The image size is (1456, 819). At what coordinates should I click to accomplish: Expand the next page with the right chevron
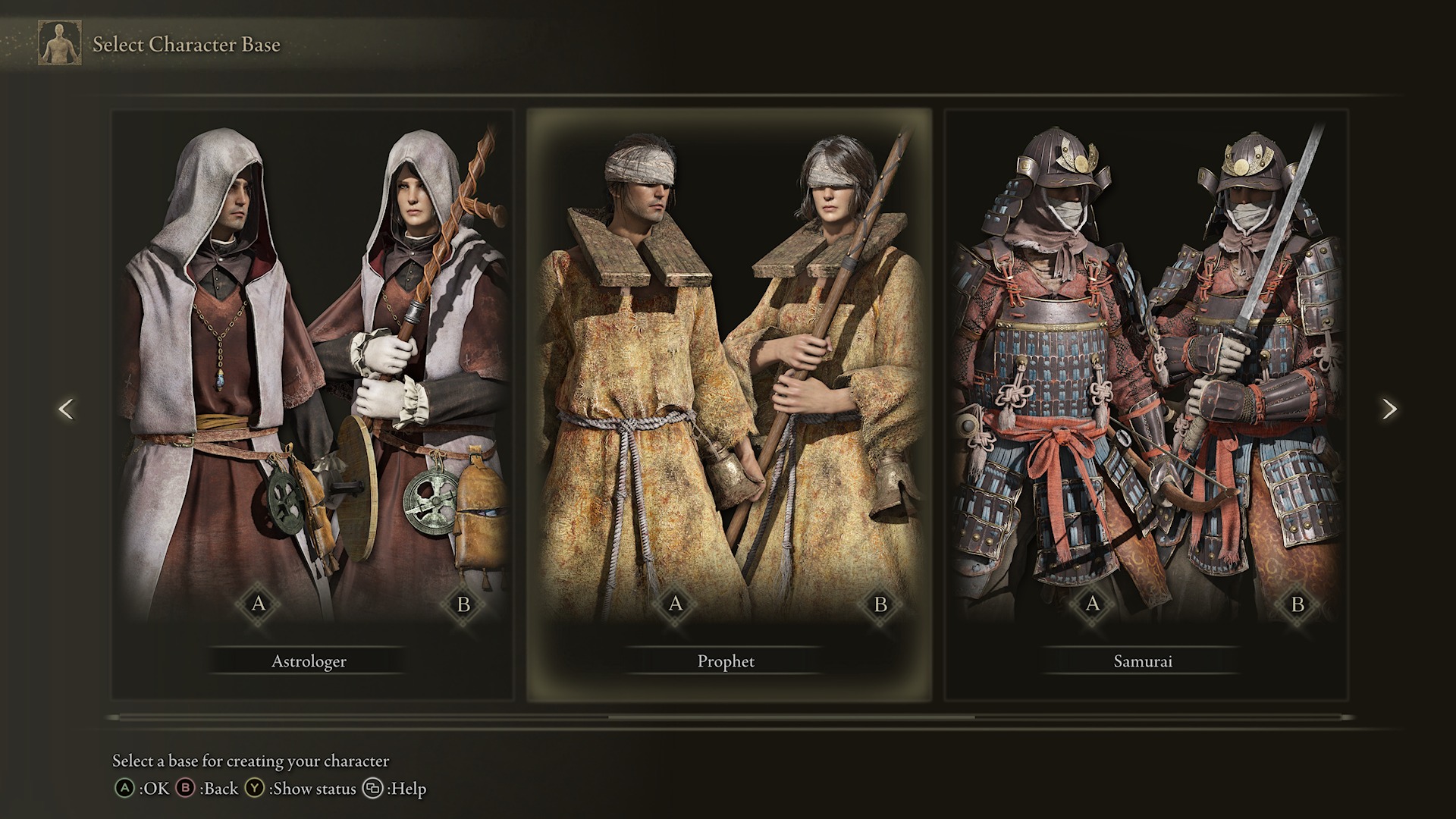pos(1391,409)
